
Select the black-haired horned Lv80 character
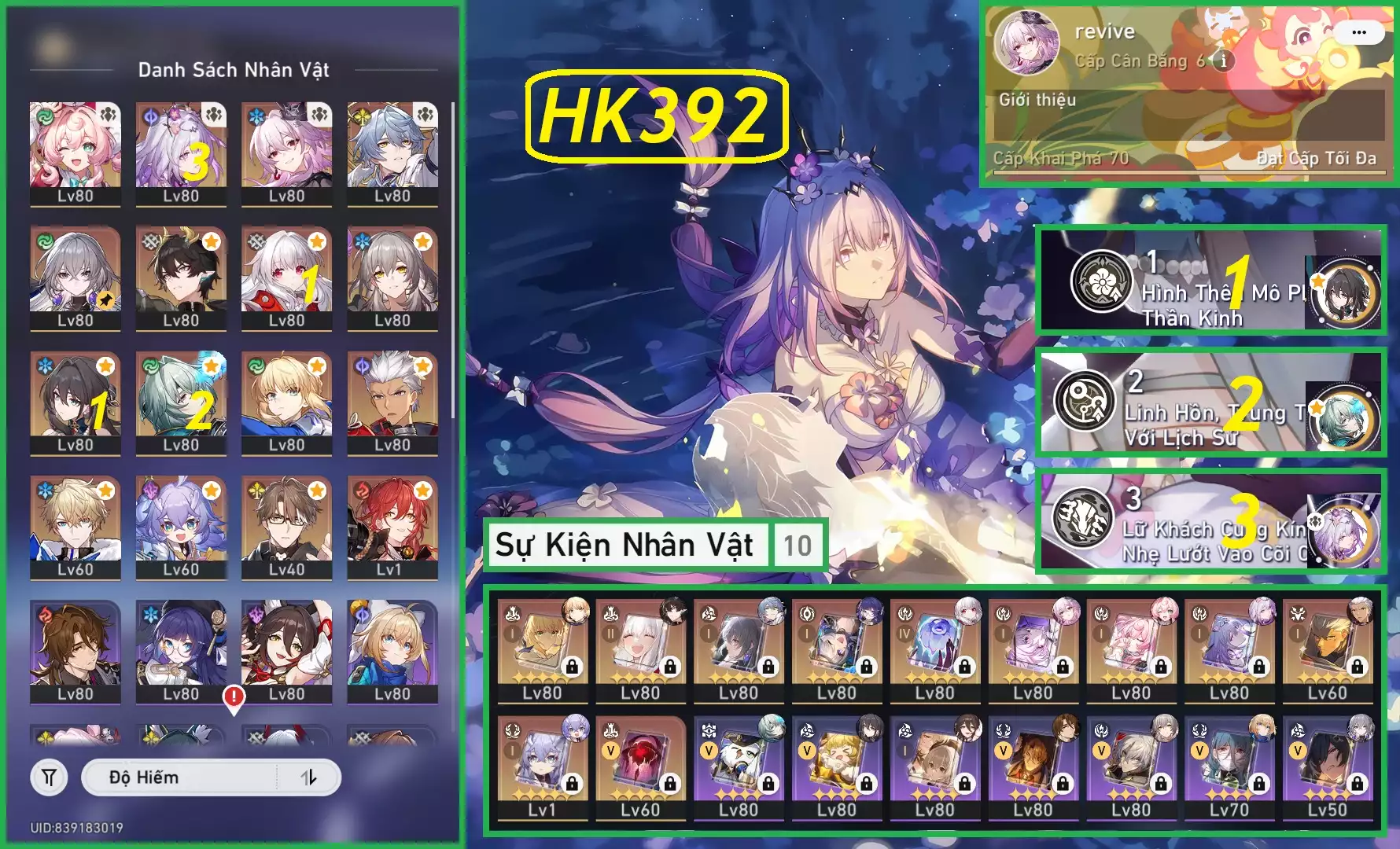coord(181,277)
